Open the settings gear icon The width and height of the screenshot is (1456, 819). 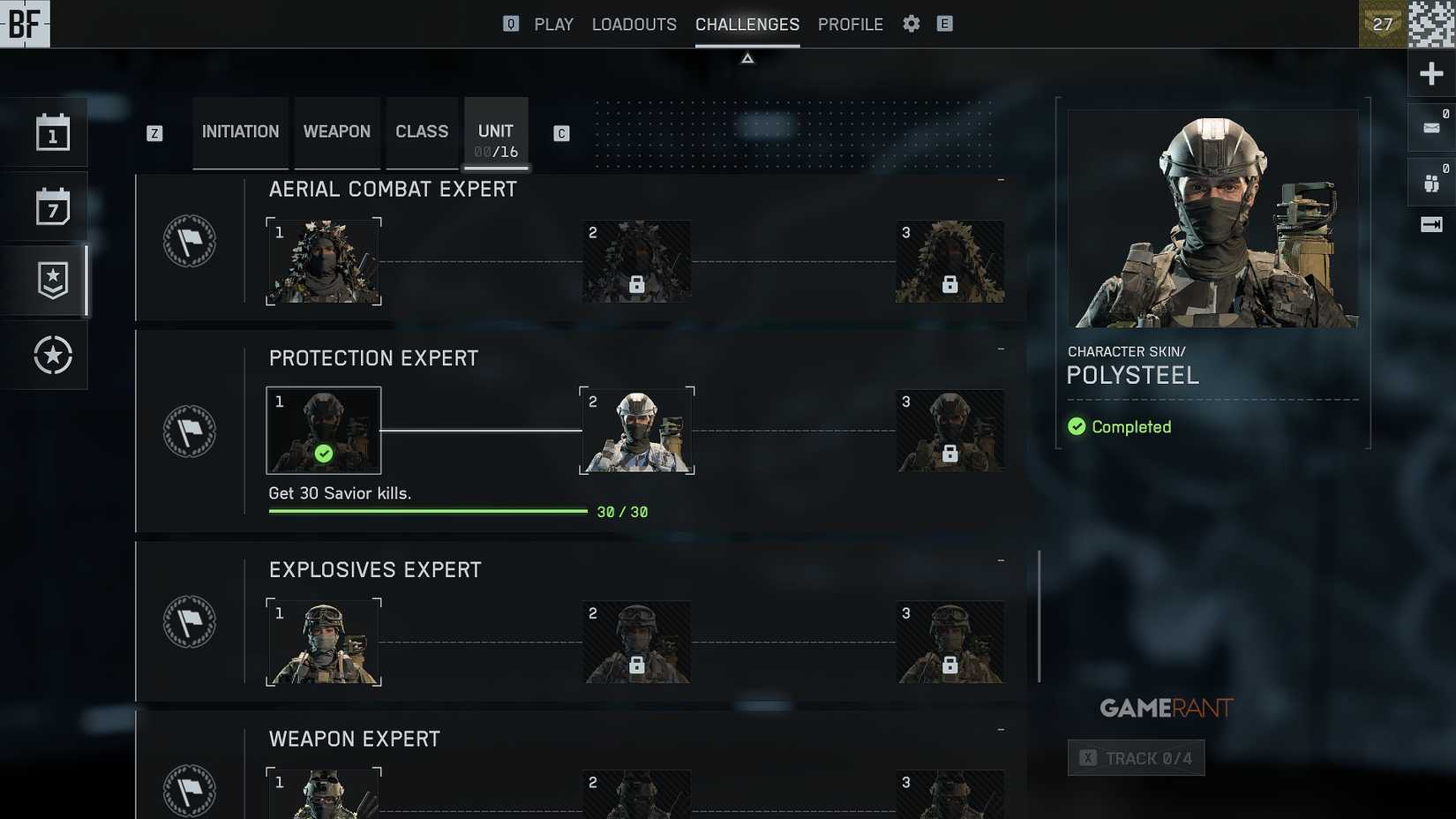point(911,24)
